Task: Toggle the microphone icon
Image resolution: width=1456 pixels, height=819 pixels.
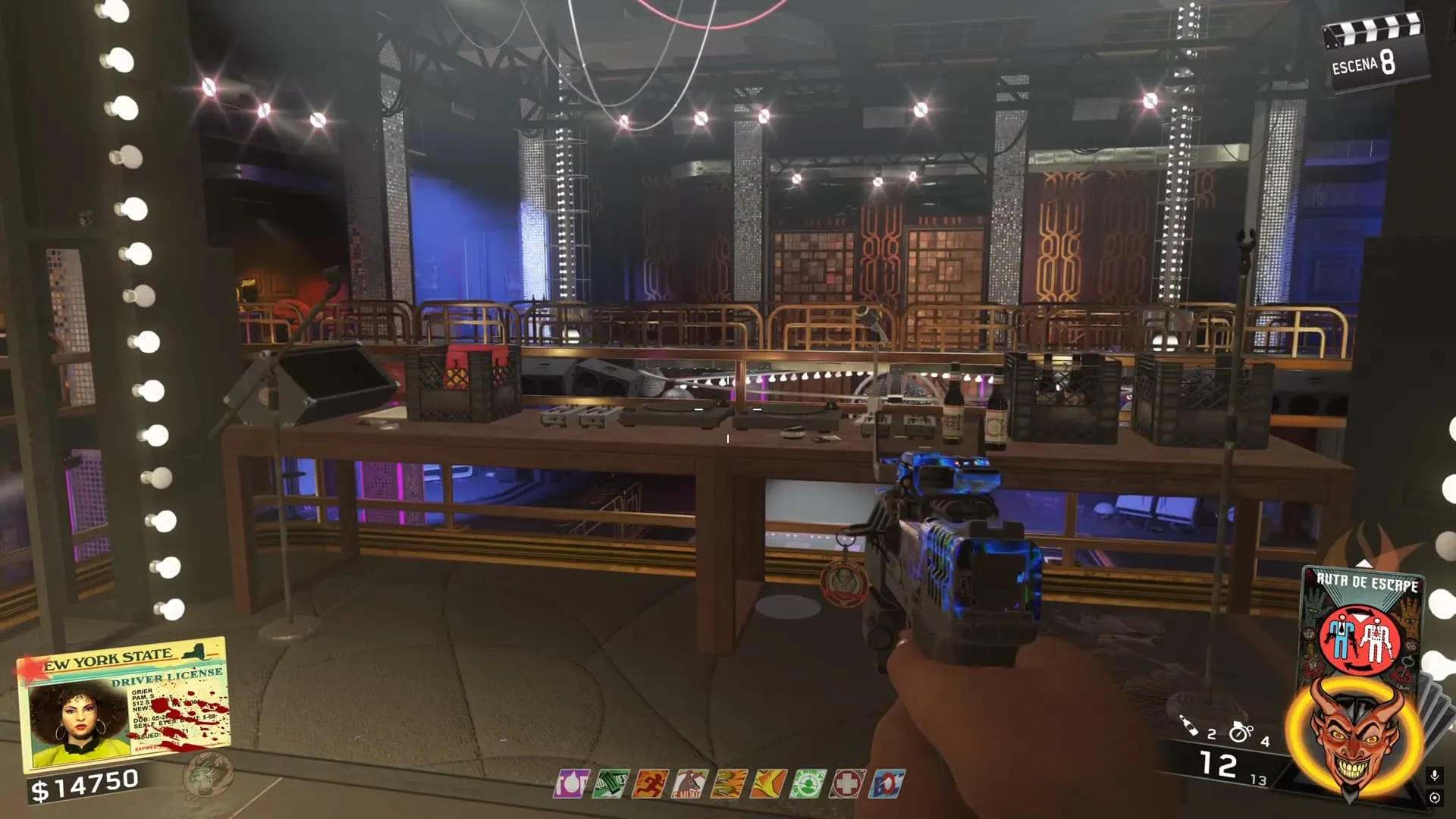Action: click(1434, 776)
